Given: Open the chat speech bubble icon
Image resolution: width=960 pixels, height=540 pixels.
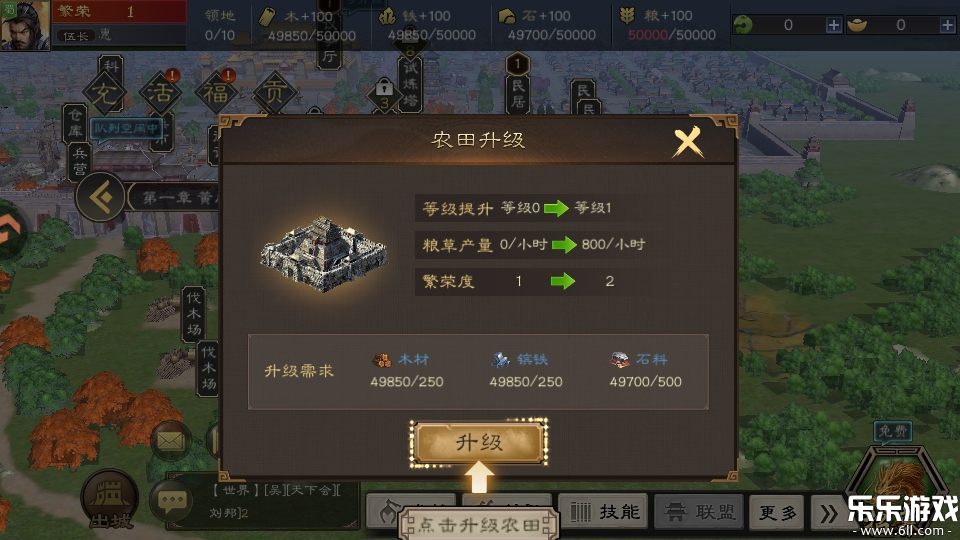Looking at the screenshot, I should click(170, 501).
